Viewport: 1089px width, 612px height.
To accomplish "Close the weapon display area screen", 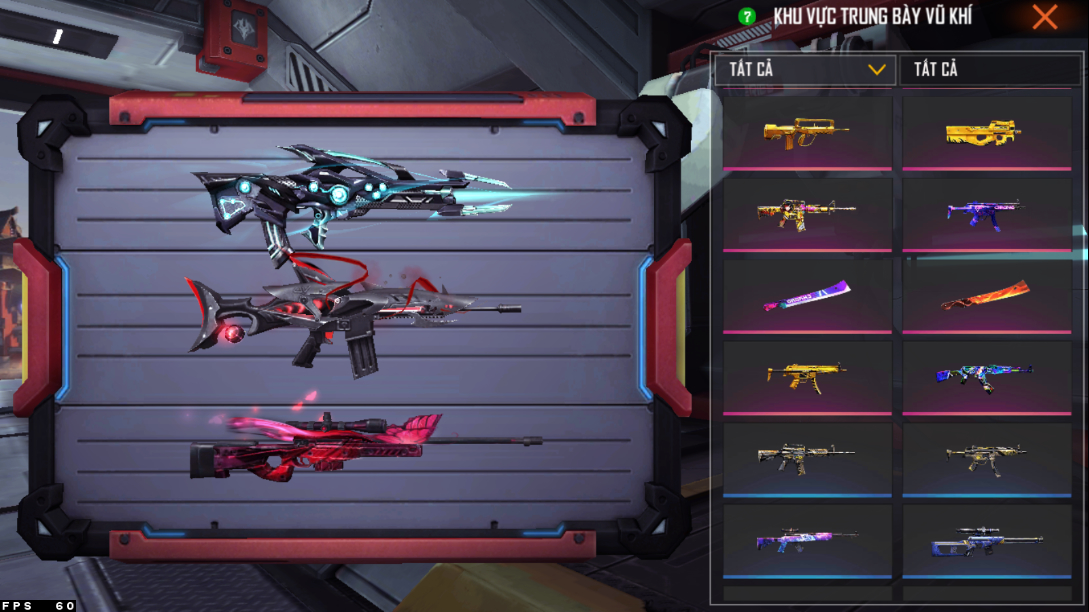I will (1045, 17).
